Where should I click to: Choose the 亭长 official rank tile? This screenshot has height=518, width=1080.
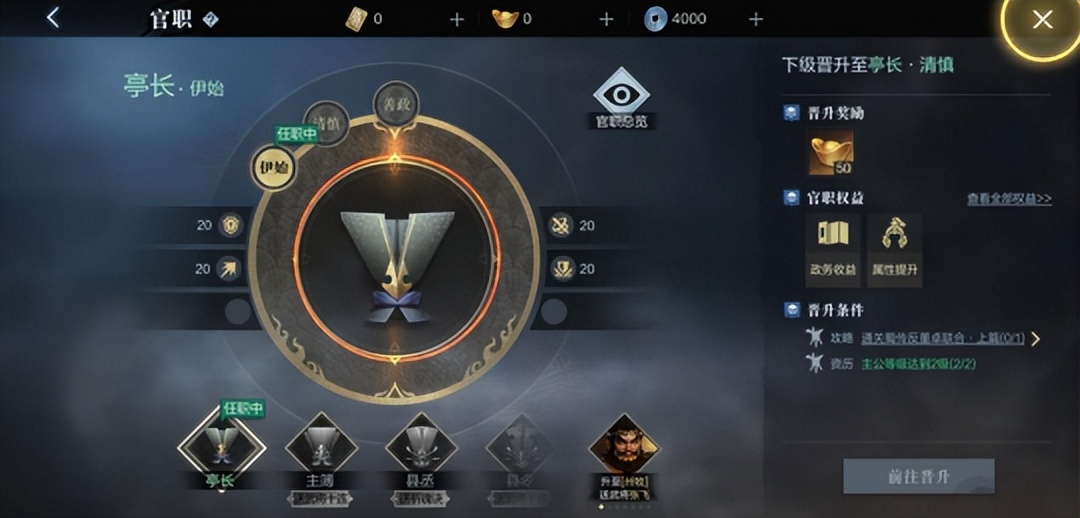pos(220,446)
